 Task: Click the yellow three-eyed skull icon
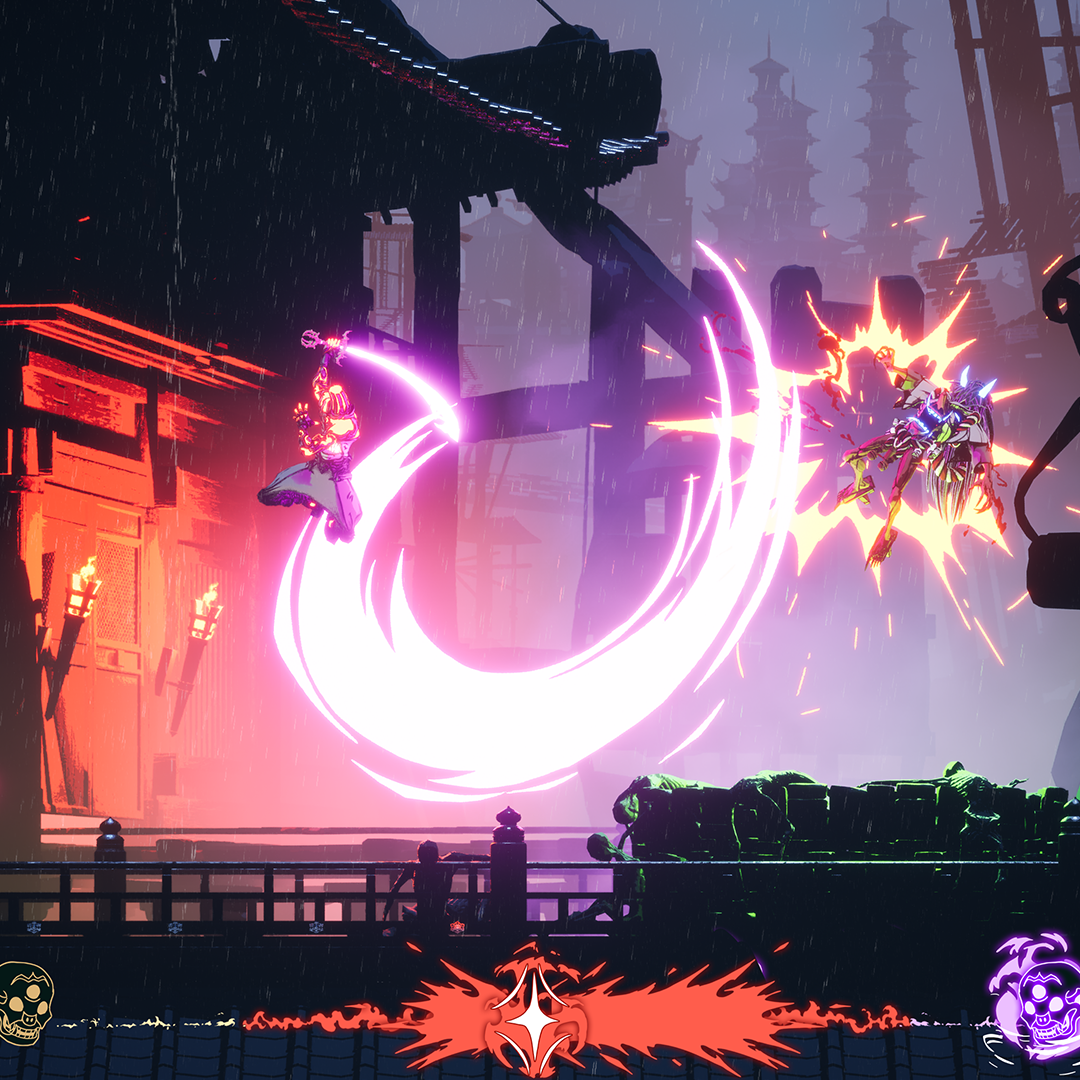coord(25,1003)
